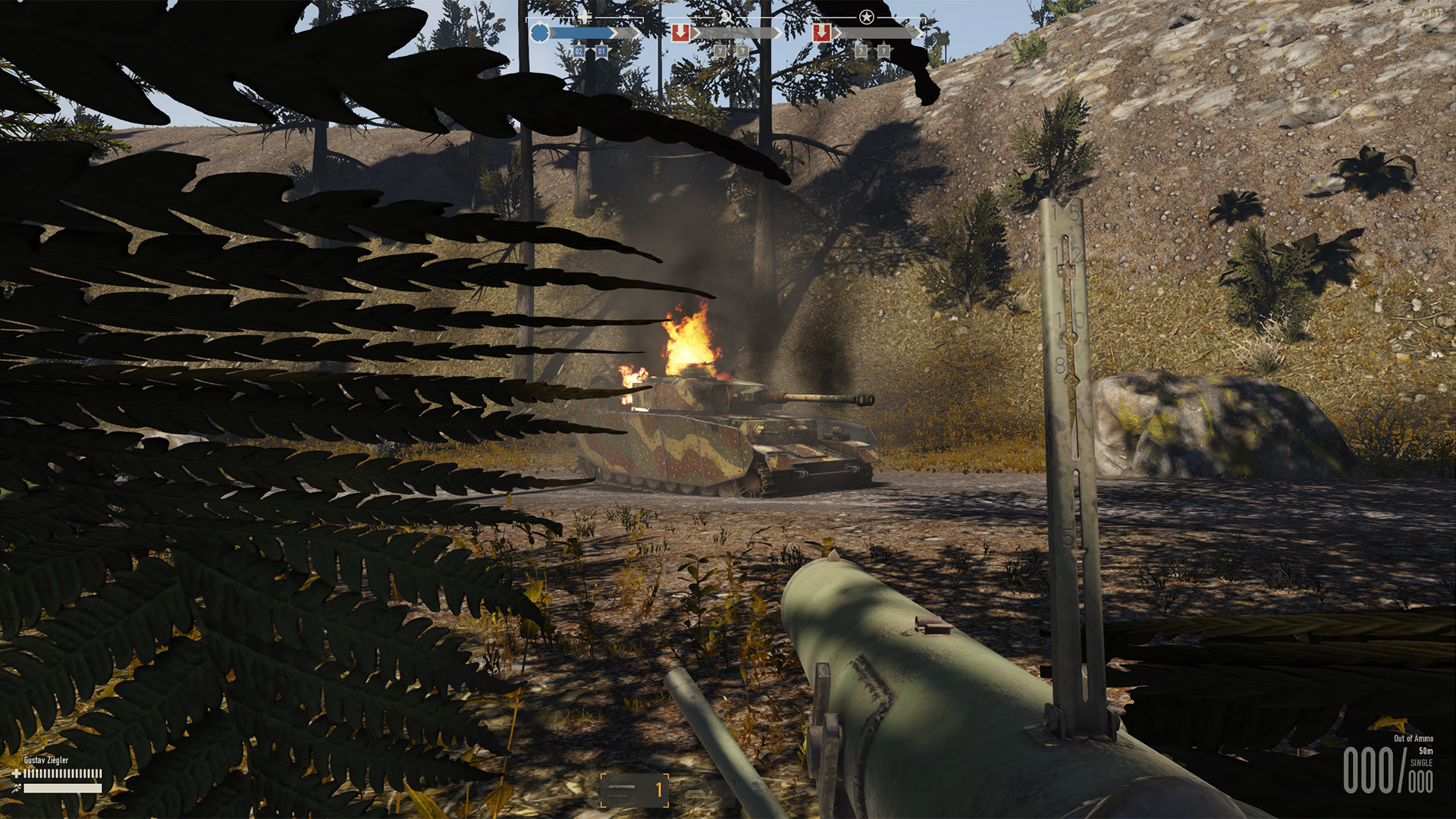Viewport: 1456px width, 819px height.
Task: Click Gustav Ziegler's green health bar
Action: point(64,773)
